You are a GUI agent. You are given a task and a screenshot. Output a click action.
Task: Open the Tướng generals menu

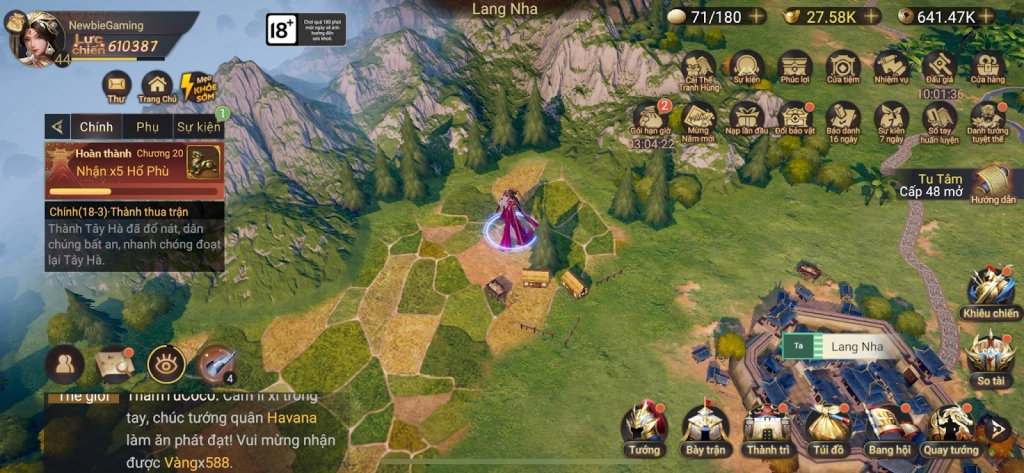tap(644, 426)
